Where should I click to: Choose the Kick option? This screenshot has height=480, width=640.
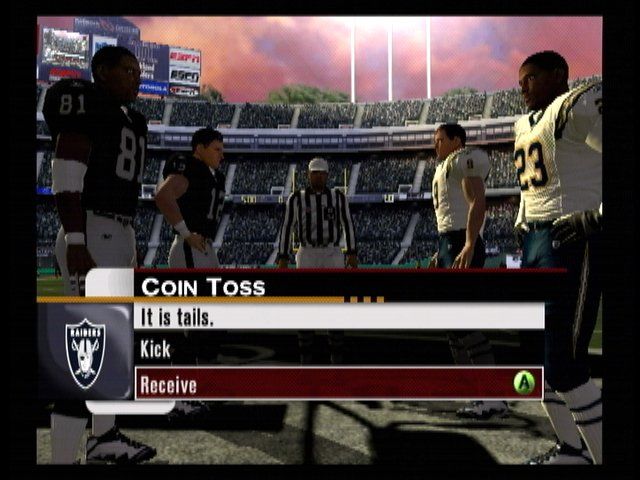(x=156, y=350)
